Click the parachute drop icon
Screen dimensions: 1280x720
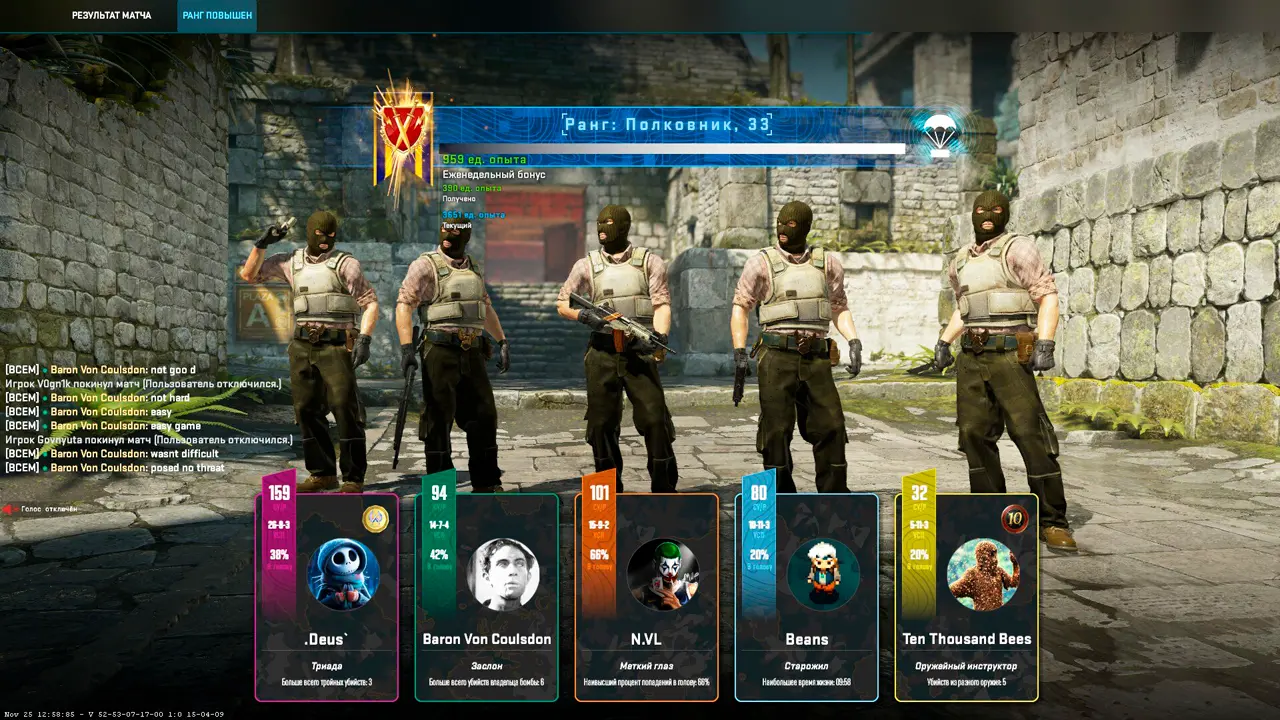tap(938, 134)
